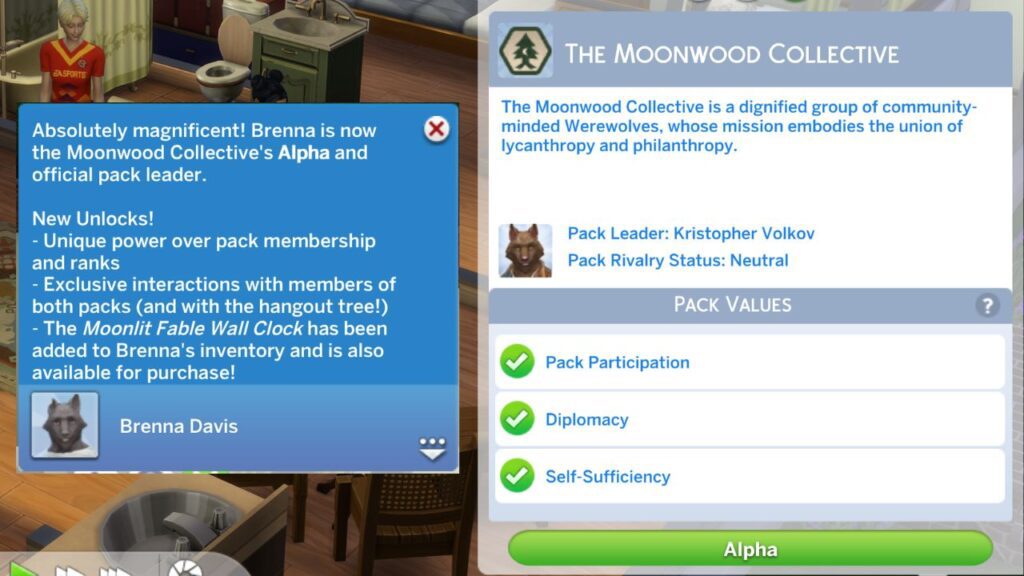The height and width of the screenshot is (576, 1024).
Task: Select the Pack Participation value row
Action: [x=750, y=362]
